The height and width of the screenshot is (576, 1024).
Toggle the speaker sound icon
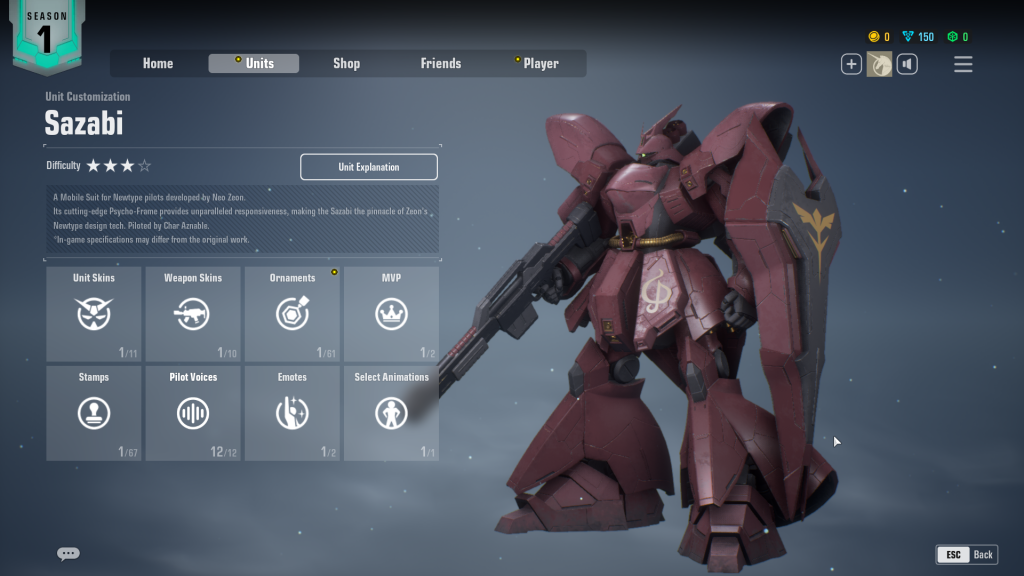(907, 64)
